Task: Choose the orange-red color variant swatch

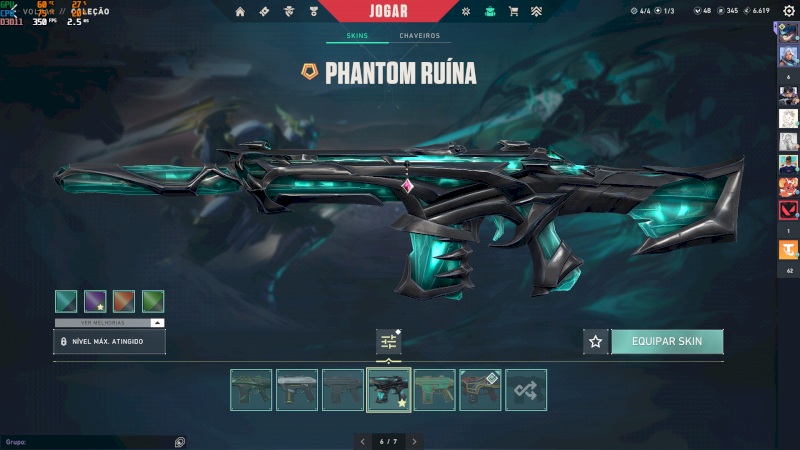Action: 124,301
